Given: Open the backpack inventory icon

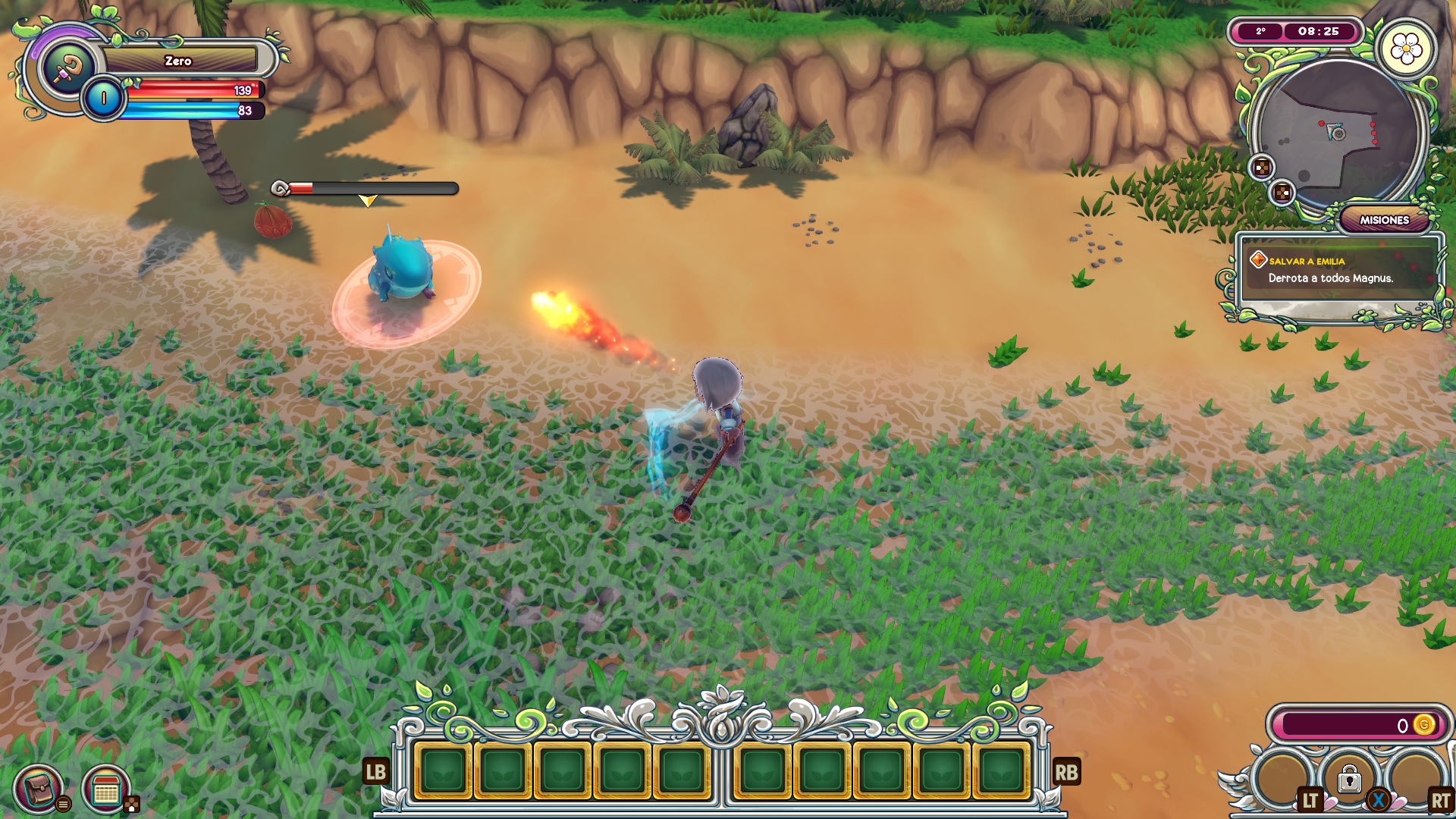Looking at the screenshot, I should pos(38,789).
